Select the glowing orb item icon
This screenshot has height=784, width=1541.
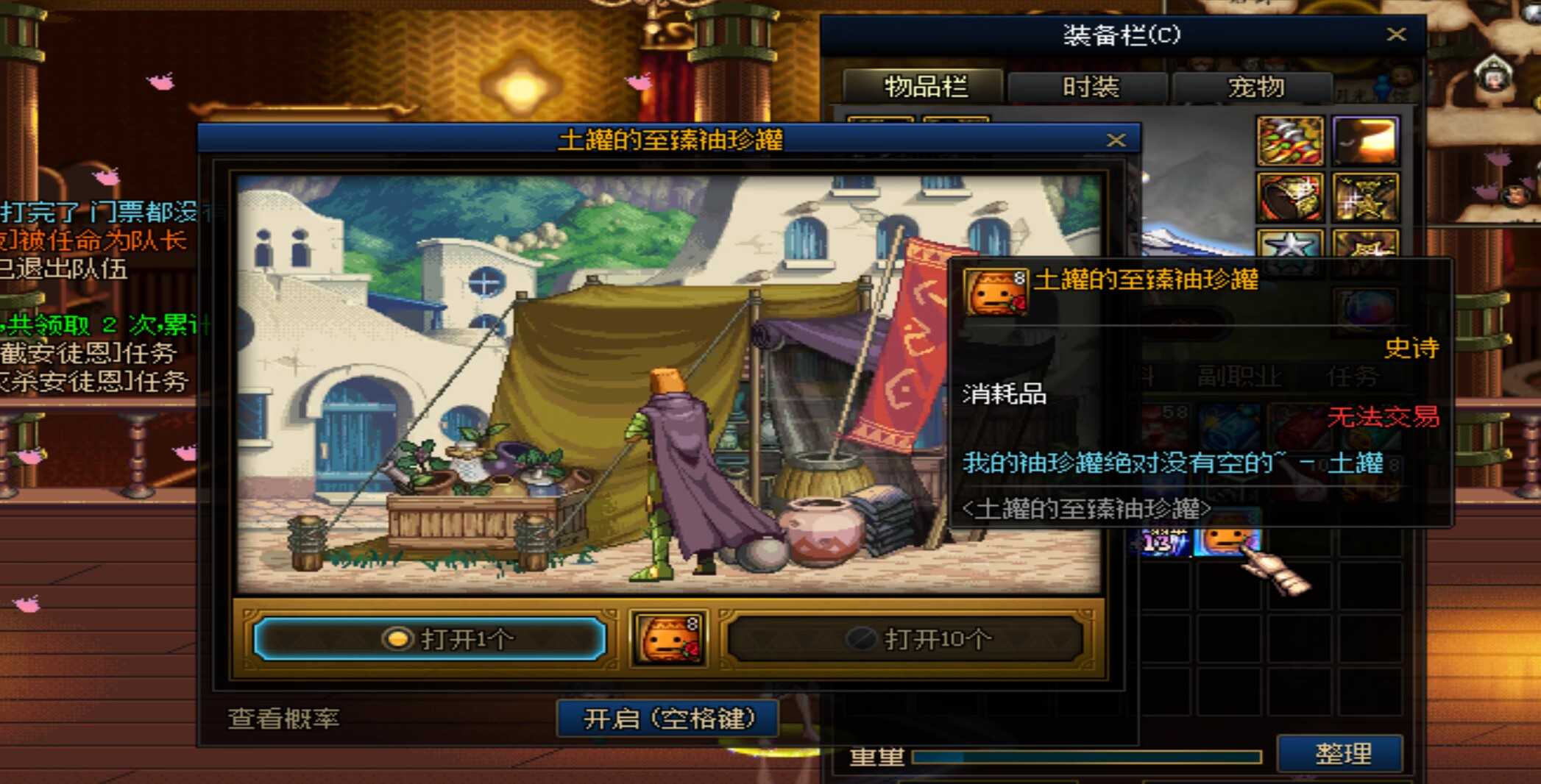[1366, 307]
